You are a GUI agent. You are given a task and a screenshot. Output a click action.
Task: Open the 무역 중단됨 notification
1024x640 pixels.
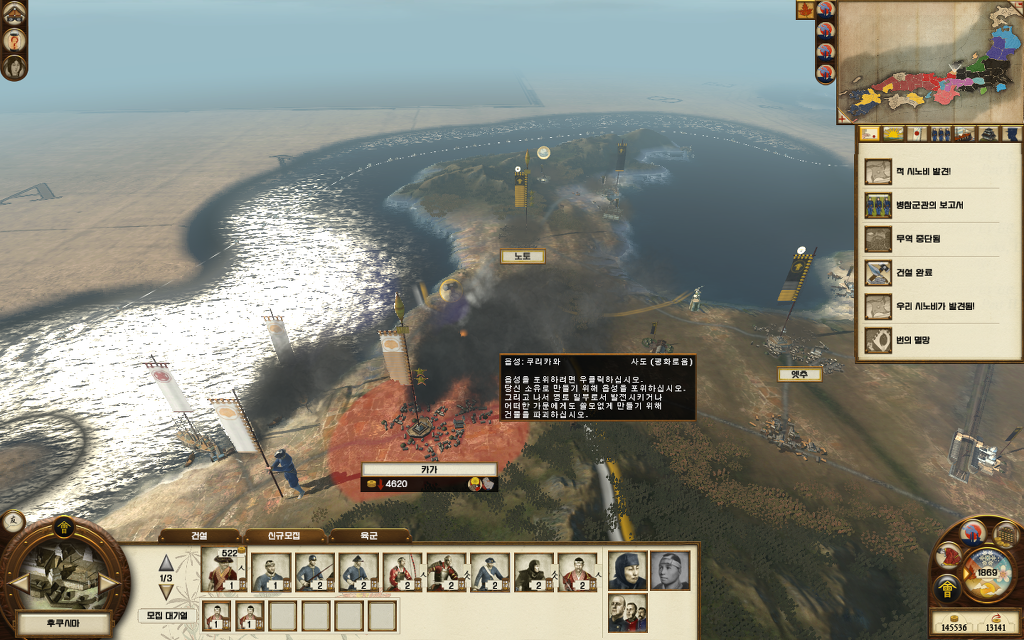click(x=939, y=239)
